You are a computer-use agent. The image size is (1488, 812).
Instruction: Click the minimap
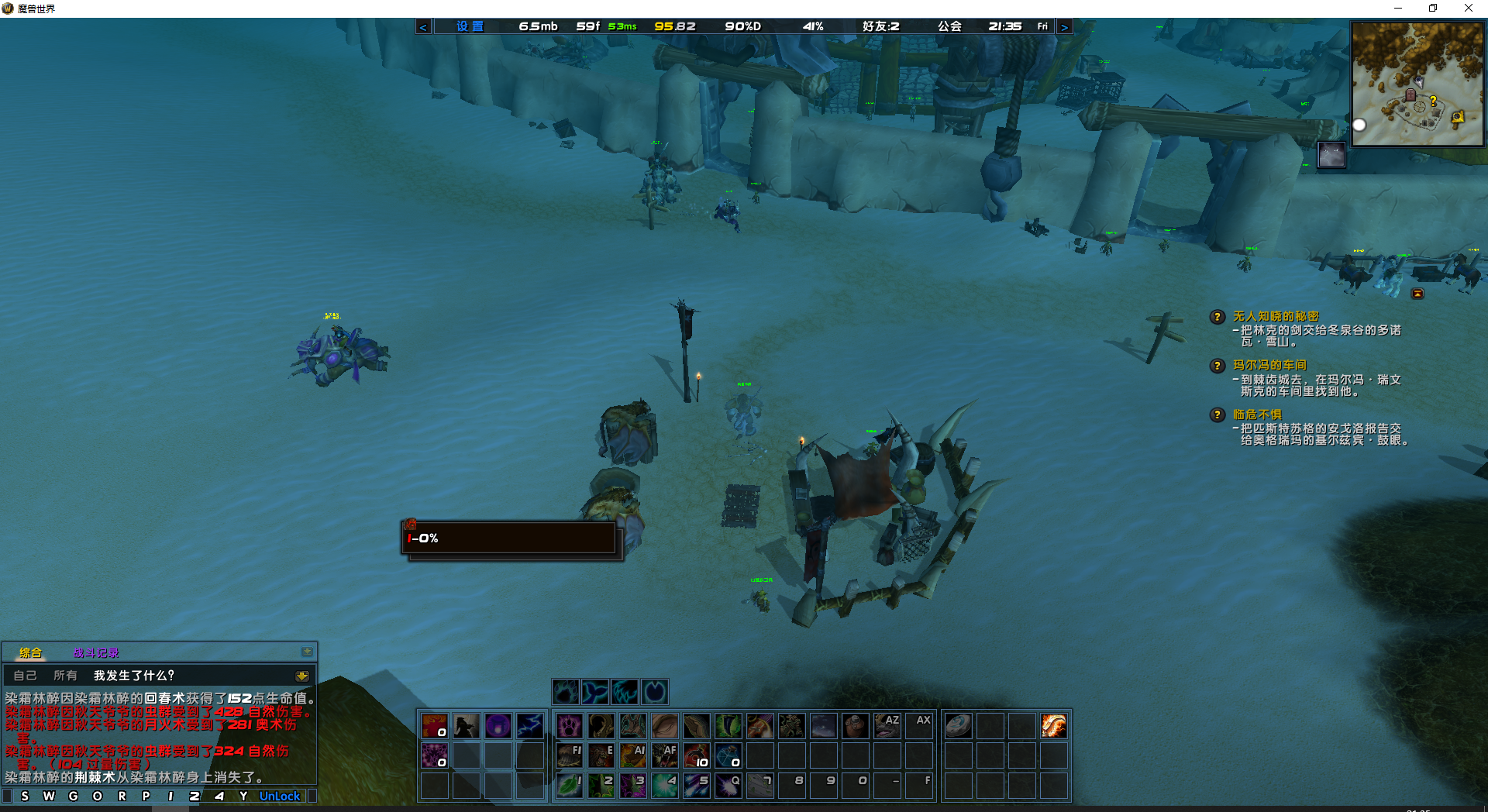tap(1417, 84)
